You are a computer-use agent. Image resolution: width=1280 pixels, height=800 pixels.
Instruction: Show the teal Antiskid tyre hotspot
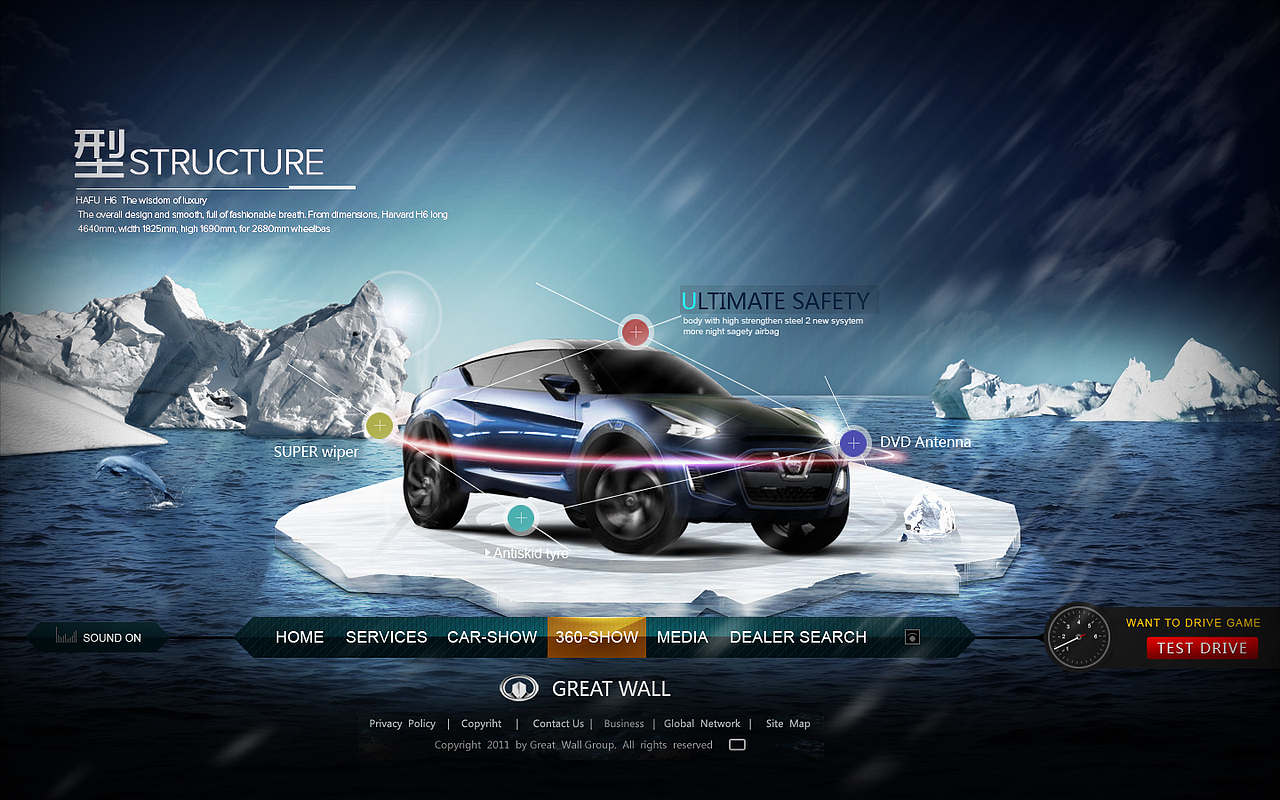click(x=520, y=517)
